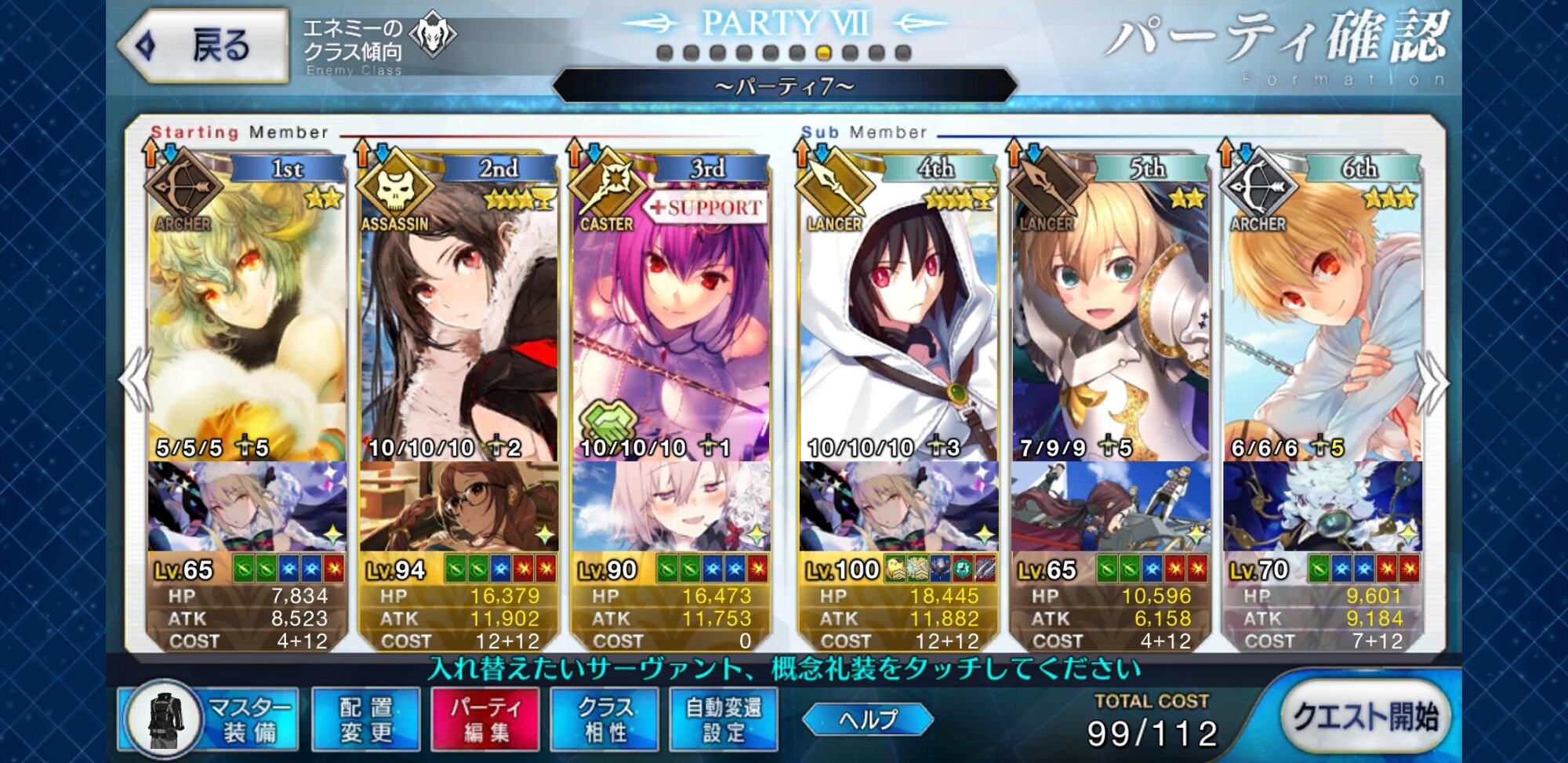This screenshot has width=1568, height=763.
Task: Select the 4th slot hooded Lancer card
Action: pyautogui.click(x=898, y=314)
